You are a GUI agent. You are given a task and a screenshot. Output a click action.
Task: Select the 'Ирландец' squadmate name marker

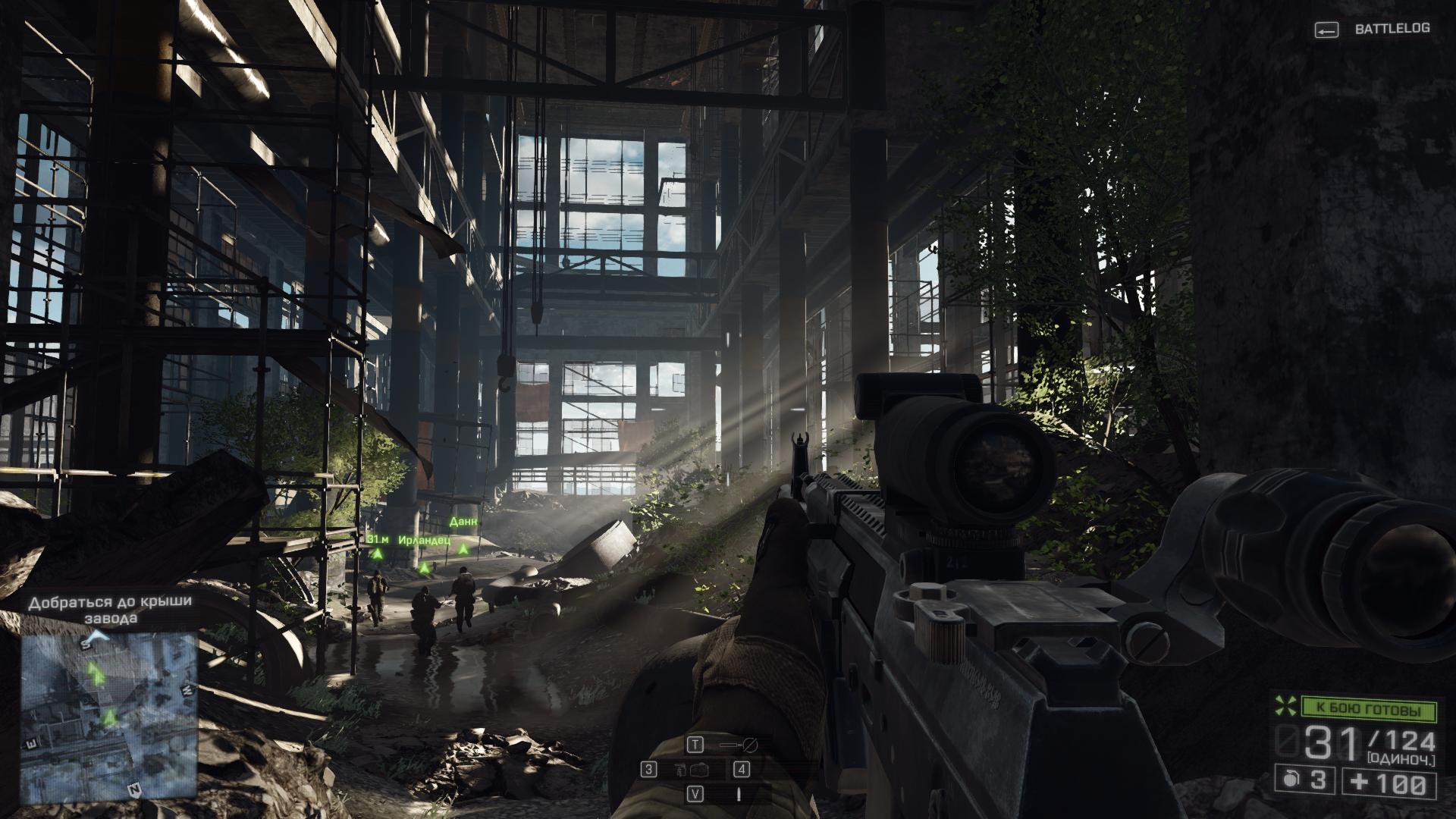click(x=423, y=541)
